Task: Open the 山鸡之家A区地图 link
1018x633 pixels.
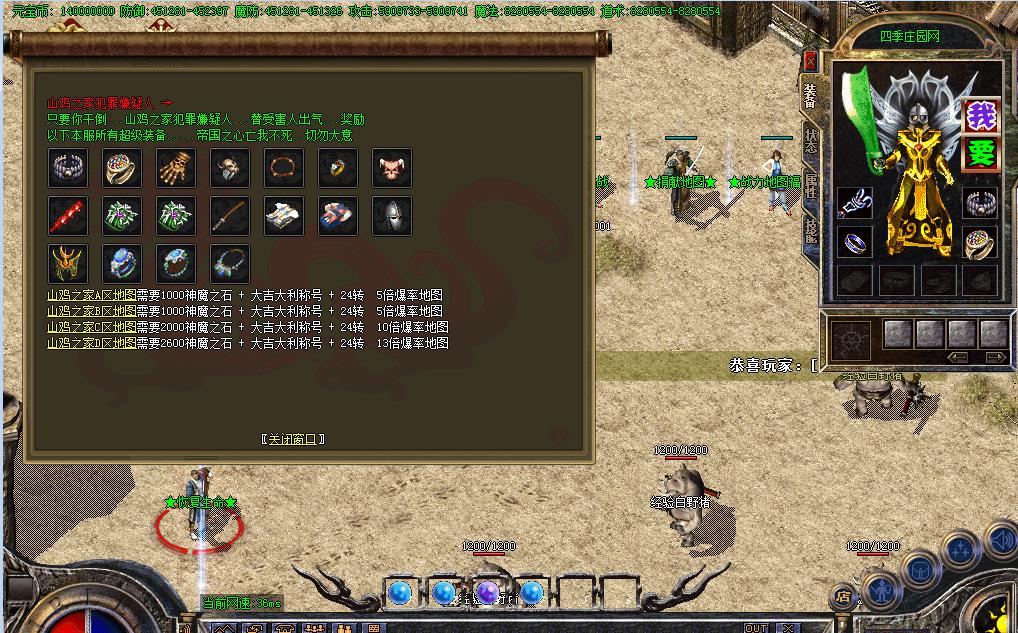Action: 91,296
